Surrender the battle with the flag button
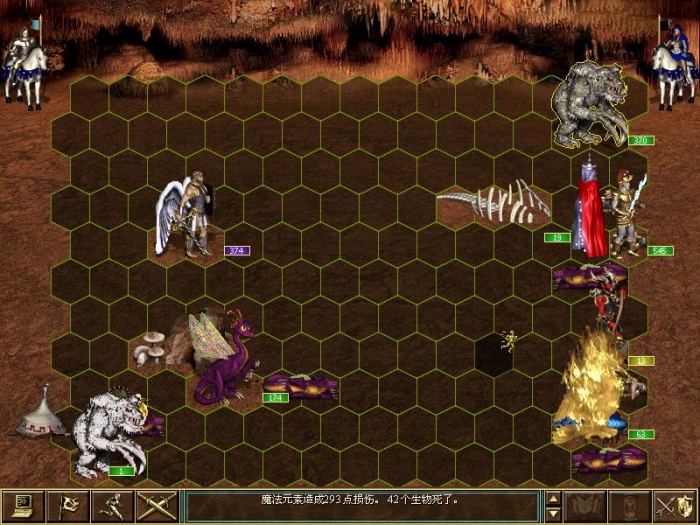This screenshot has height=525, width=700. coord(67,506)
